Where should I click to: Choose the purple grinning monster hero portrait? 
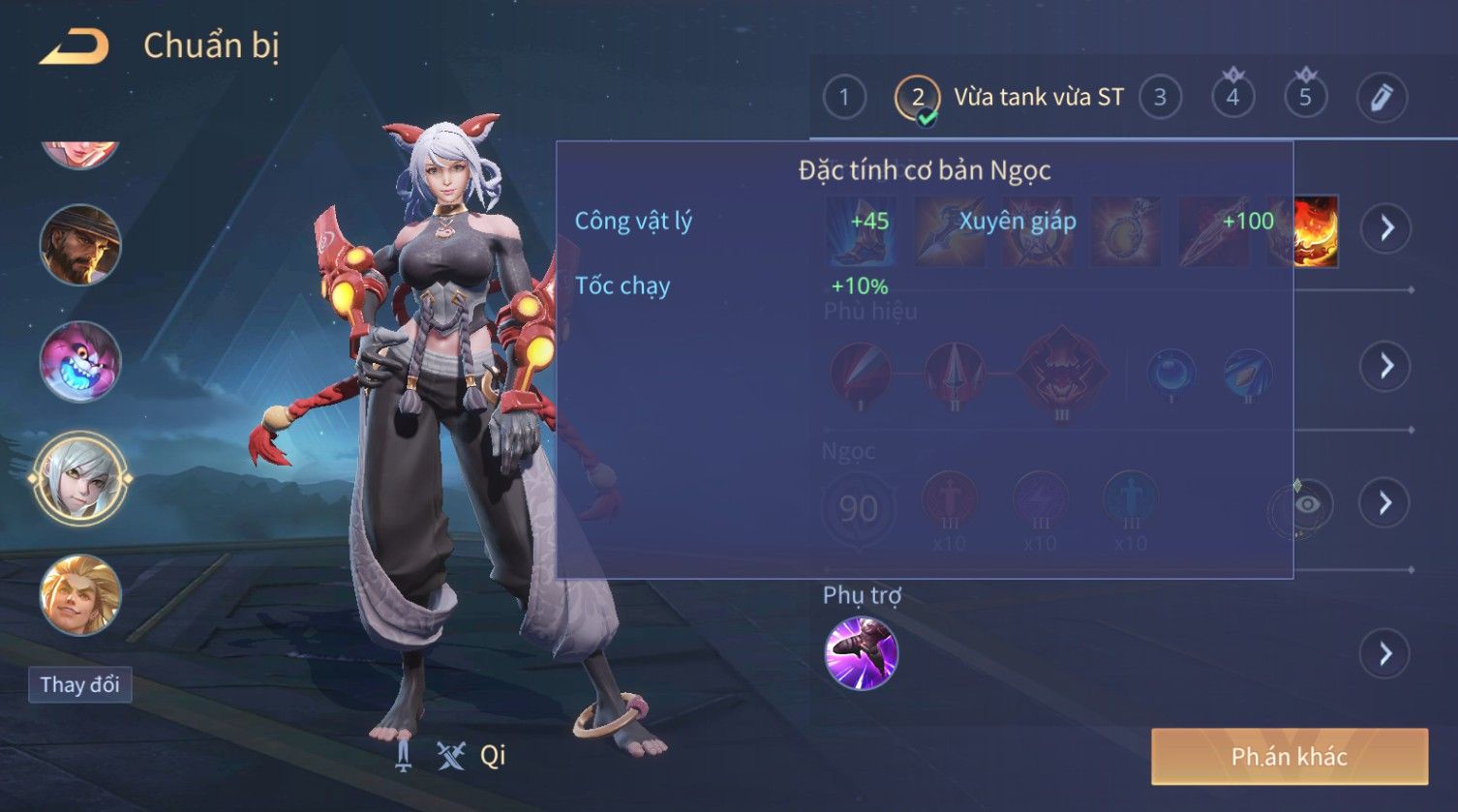[80, 361]
